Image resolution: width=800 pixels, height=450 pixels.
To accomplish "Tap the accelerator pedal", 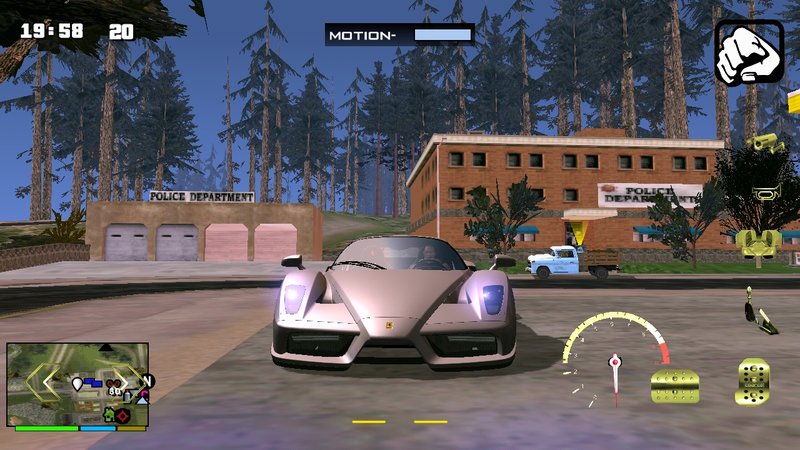I will pos(753,384).
